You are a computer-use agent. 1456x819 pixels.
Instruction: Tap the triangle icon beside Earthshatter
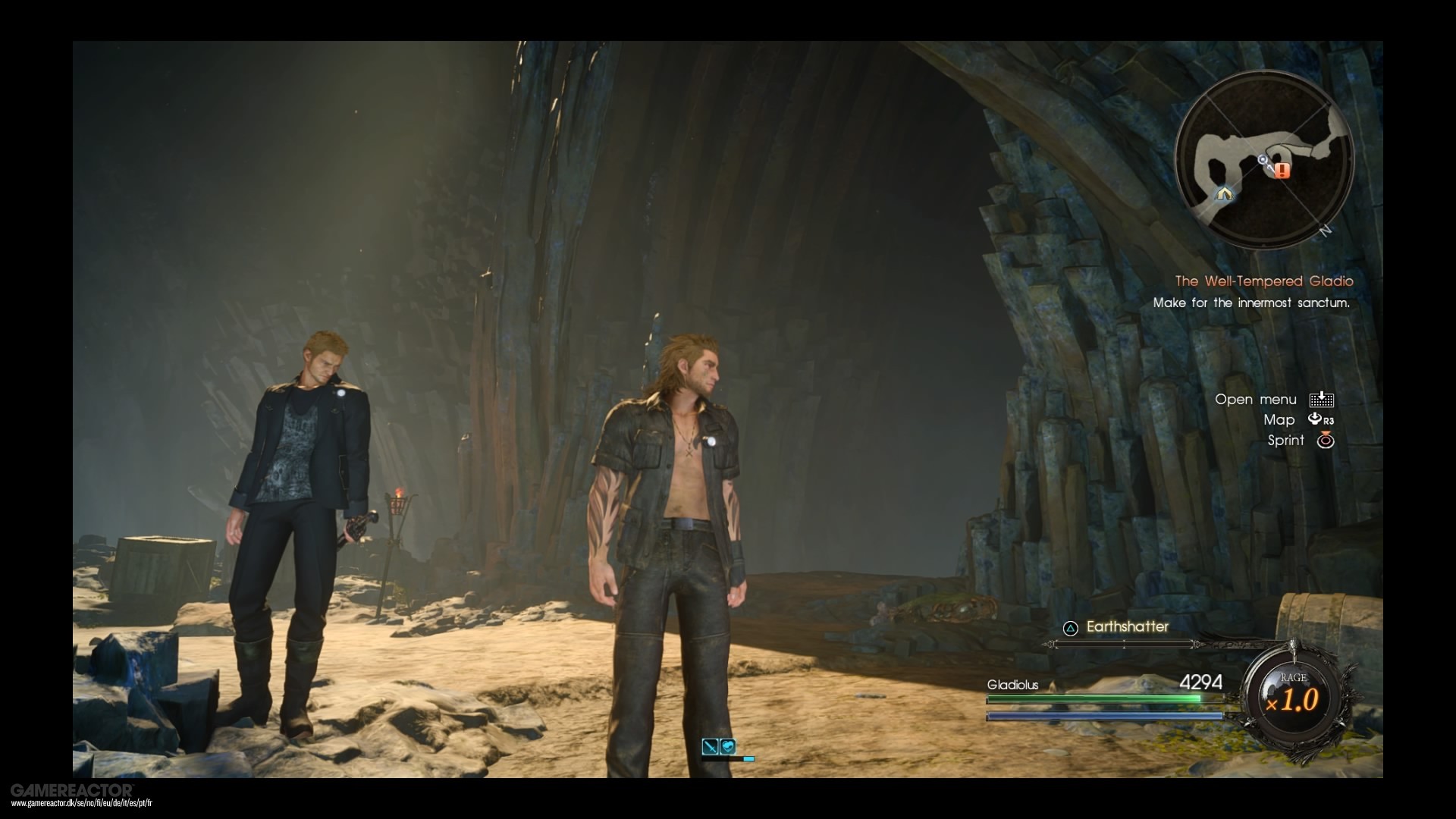pyautogui.click(x=1070, y=627)
